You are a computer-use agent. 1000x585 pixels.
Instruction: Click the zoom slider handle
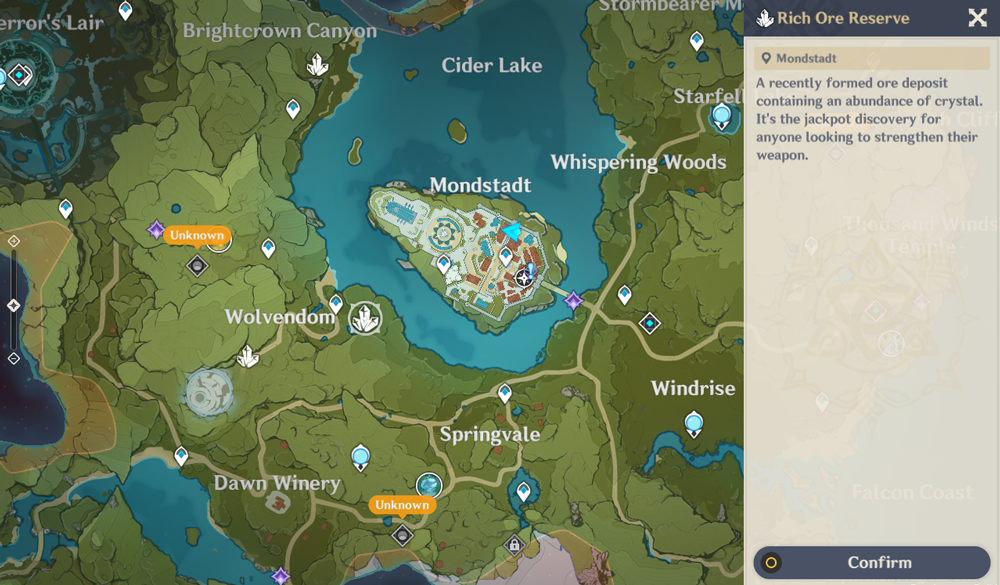(13, 305)
